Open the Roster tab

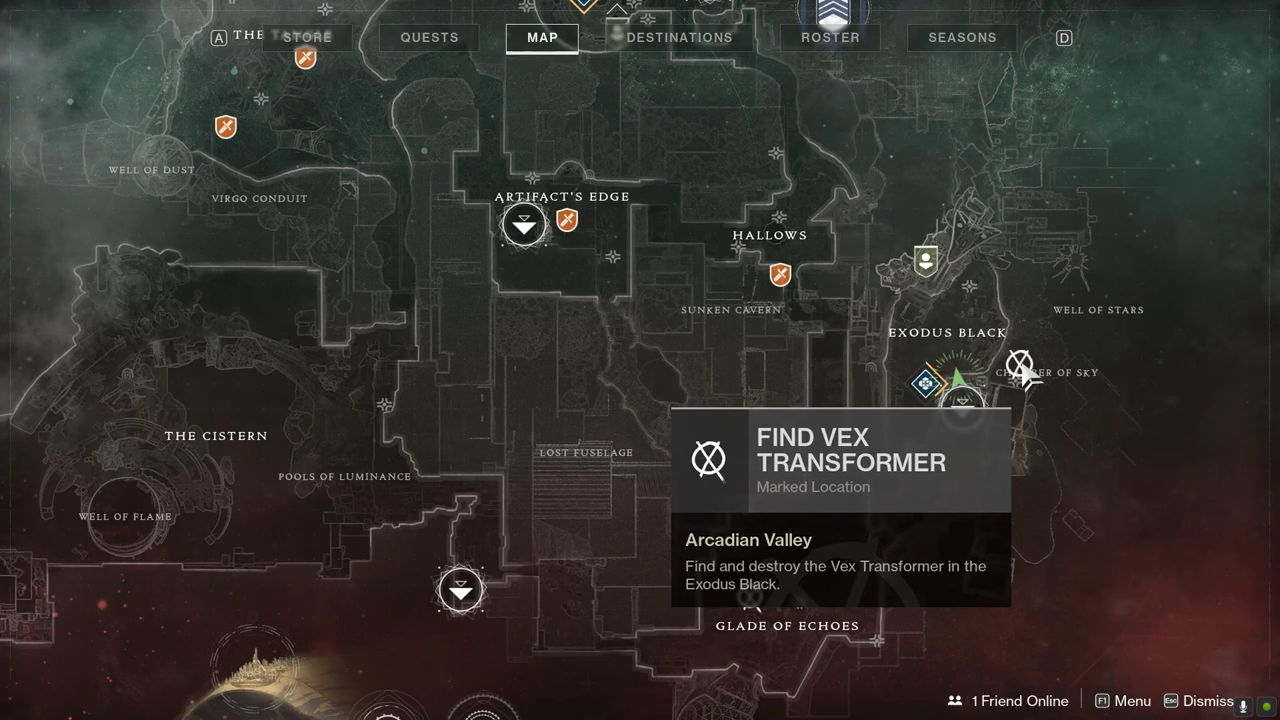[830, 38]
